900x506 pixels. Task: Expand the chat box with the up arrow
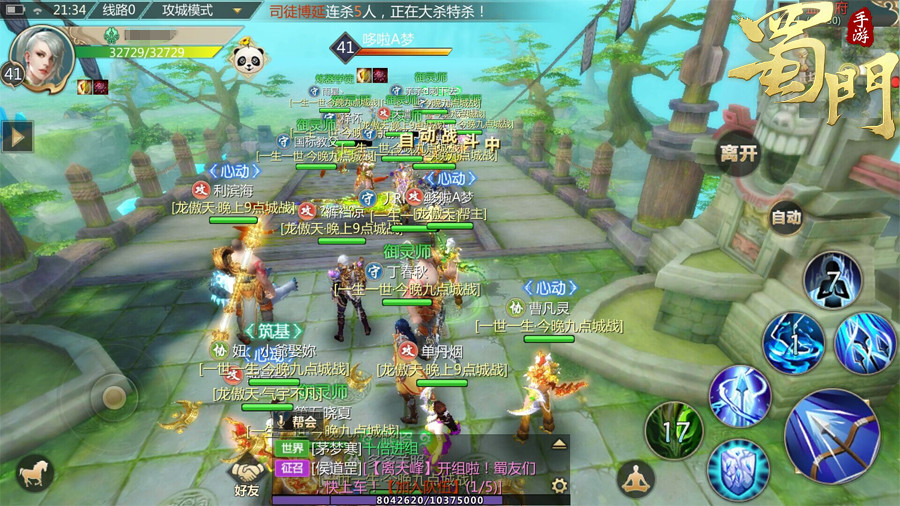(x=558, y=443)
